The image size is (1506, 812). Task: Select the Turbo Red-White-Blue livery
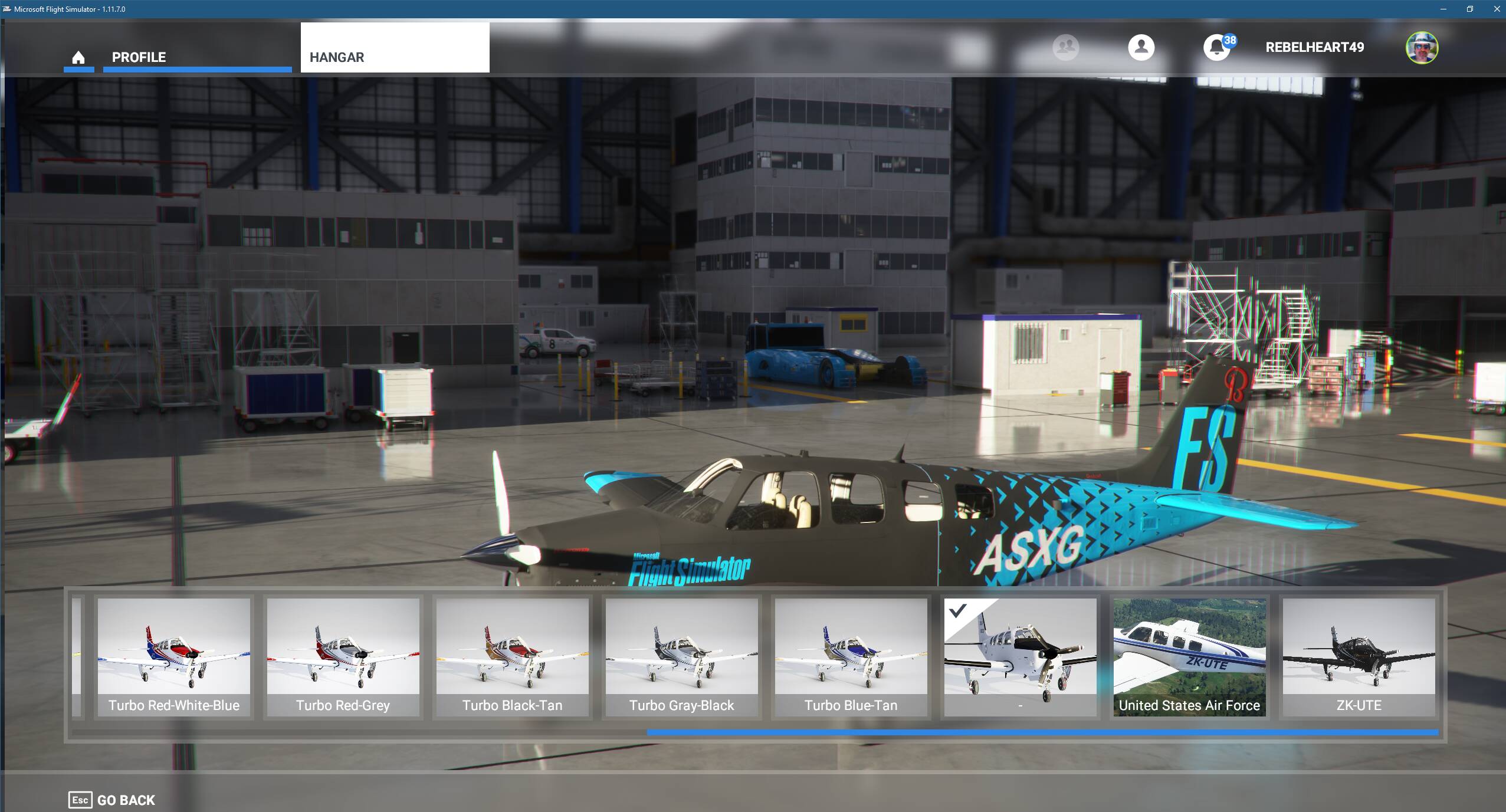[x=173, y=655]
